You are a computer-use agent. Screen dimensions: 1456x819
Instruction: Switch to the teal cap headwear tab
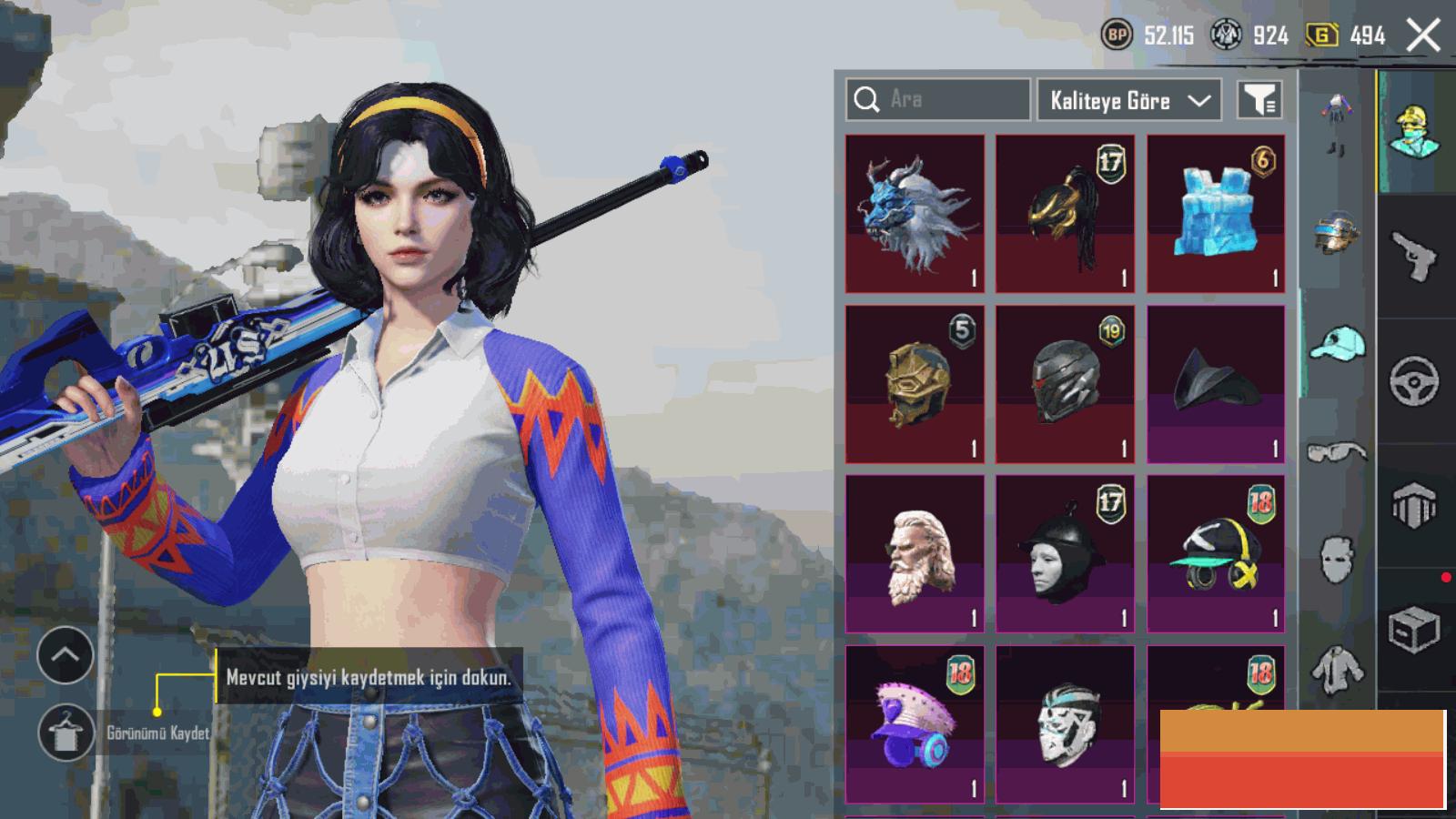(1337, 345)
